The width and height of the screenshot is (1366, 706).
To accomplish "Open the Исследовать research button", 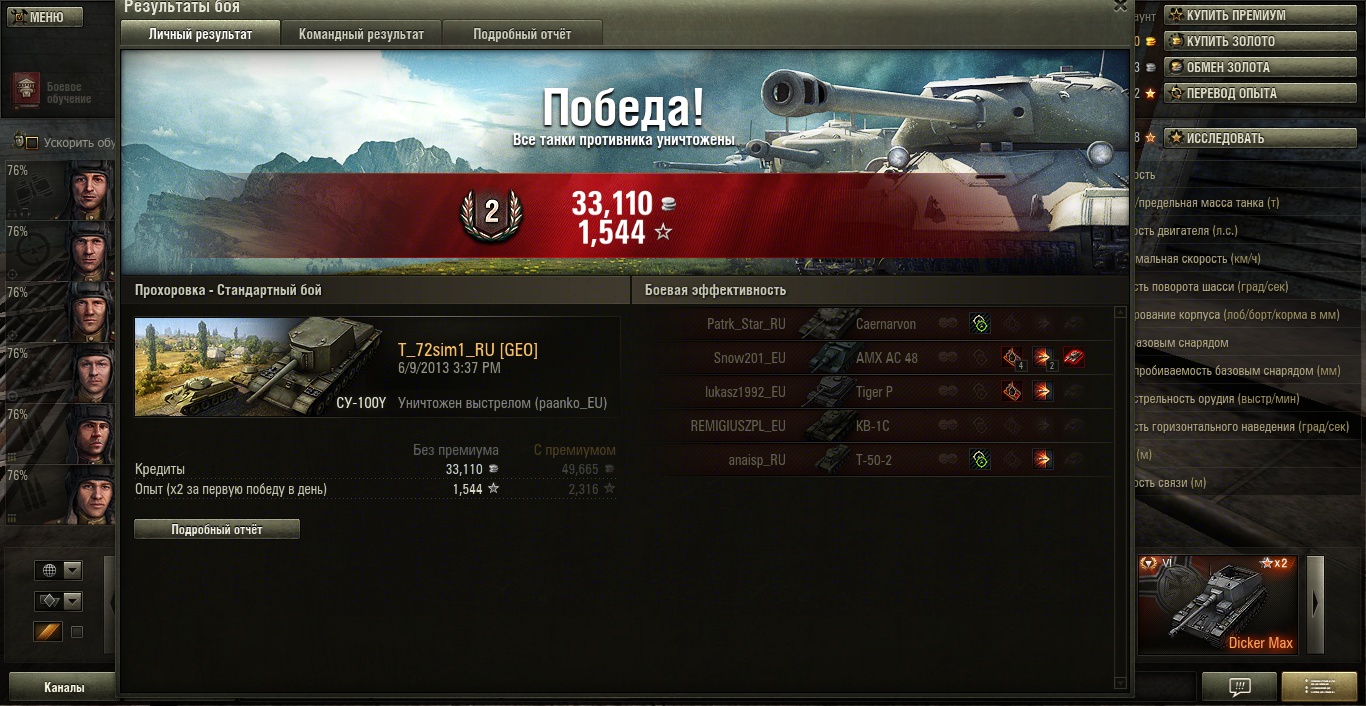I will click(1237, 138).
